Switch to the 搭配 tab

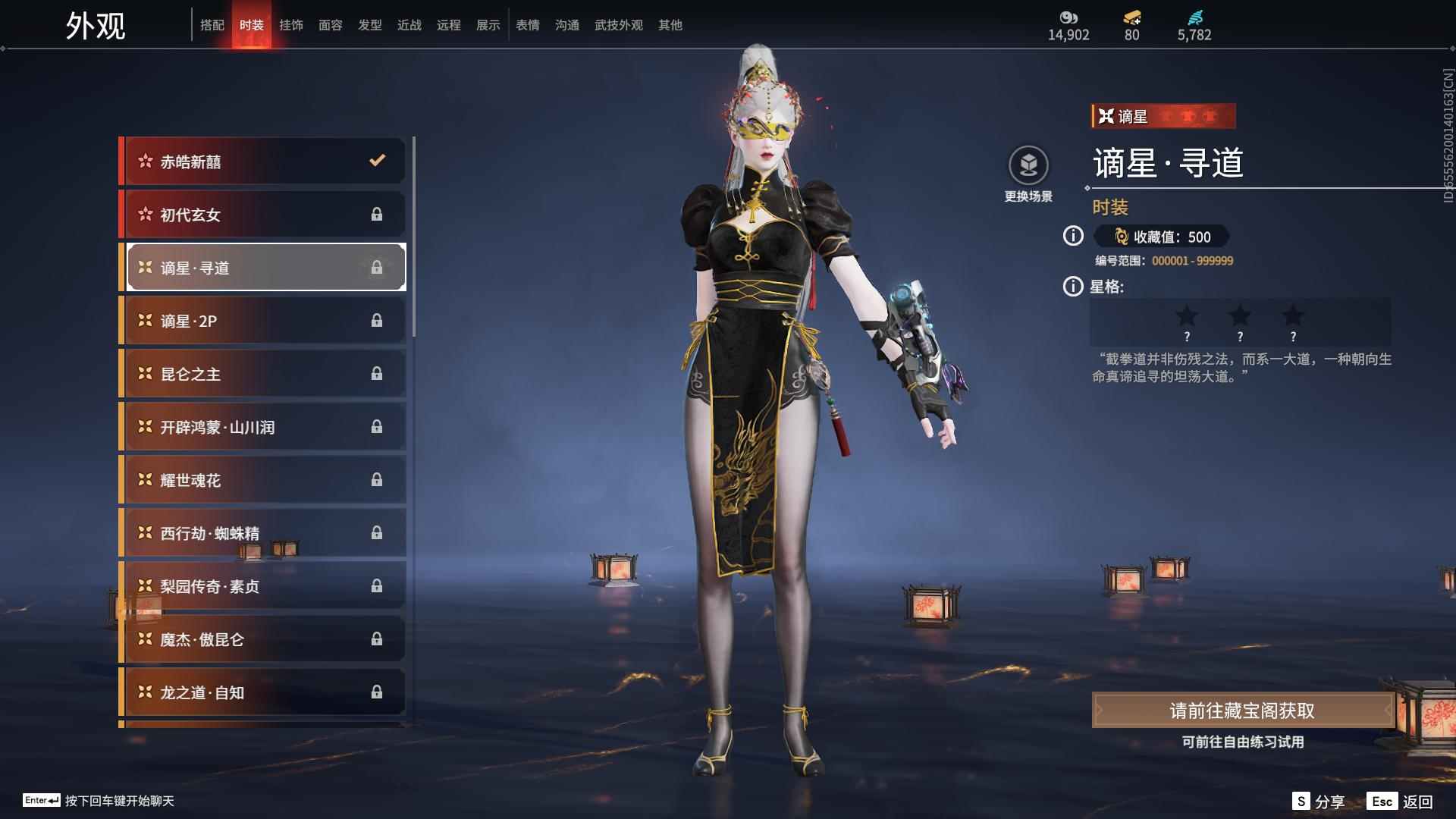pos(213,24)
